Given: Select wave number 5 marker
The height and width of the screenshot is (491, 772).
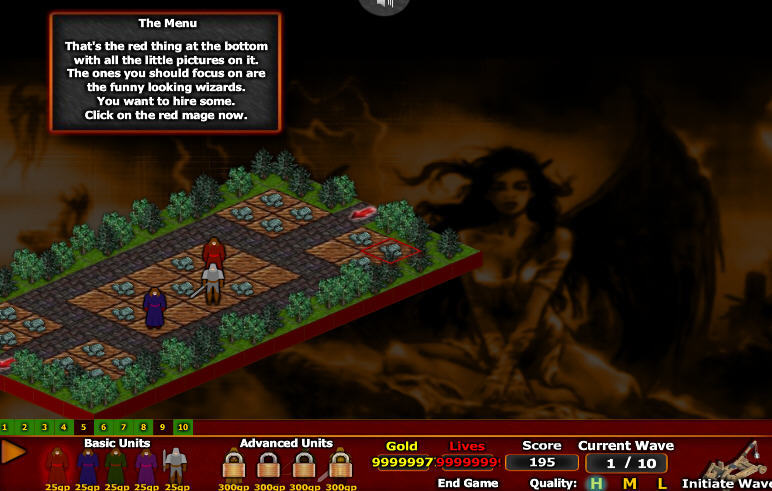Looking at the screenshot, I should (85, 427).
